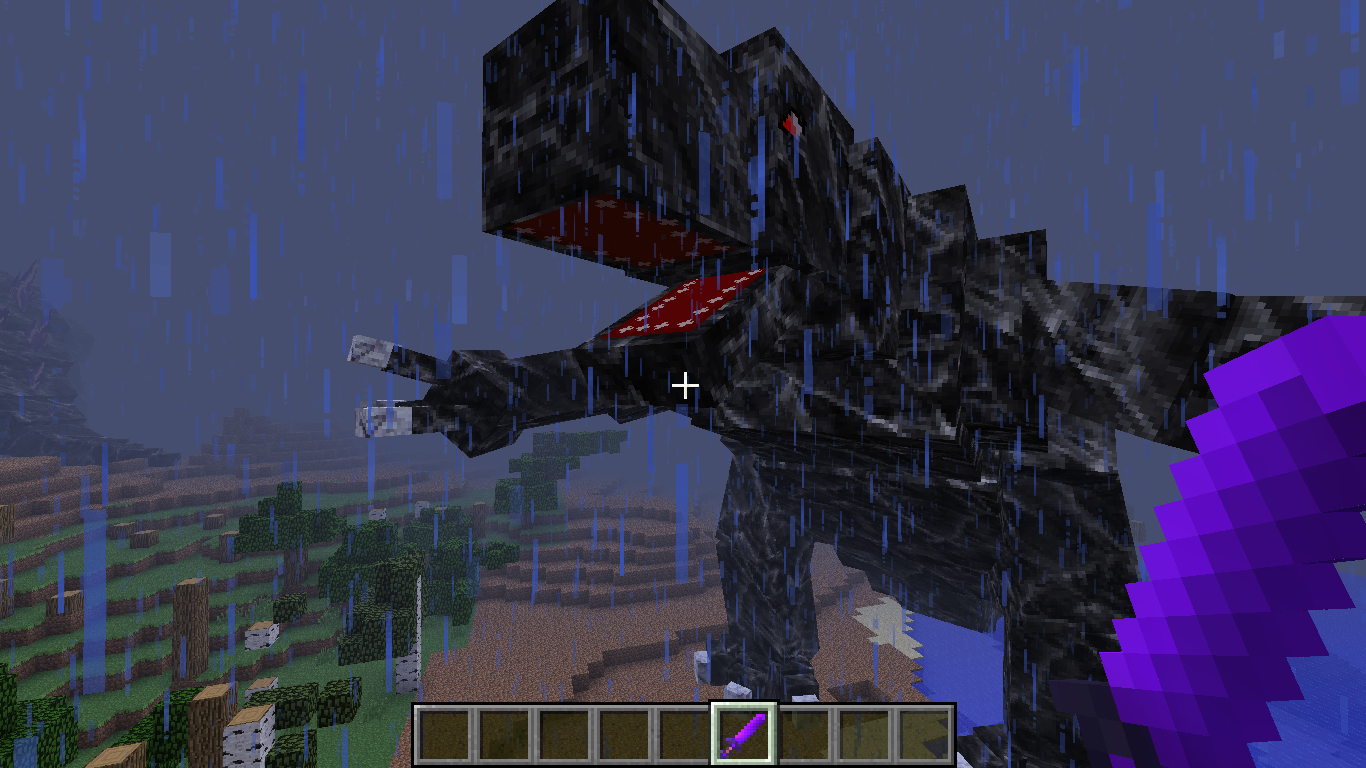This screenshot has height=768, width=1366.
Task: Click the crosshair at screen center
Action: [686, 383]
